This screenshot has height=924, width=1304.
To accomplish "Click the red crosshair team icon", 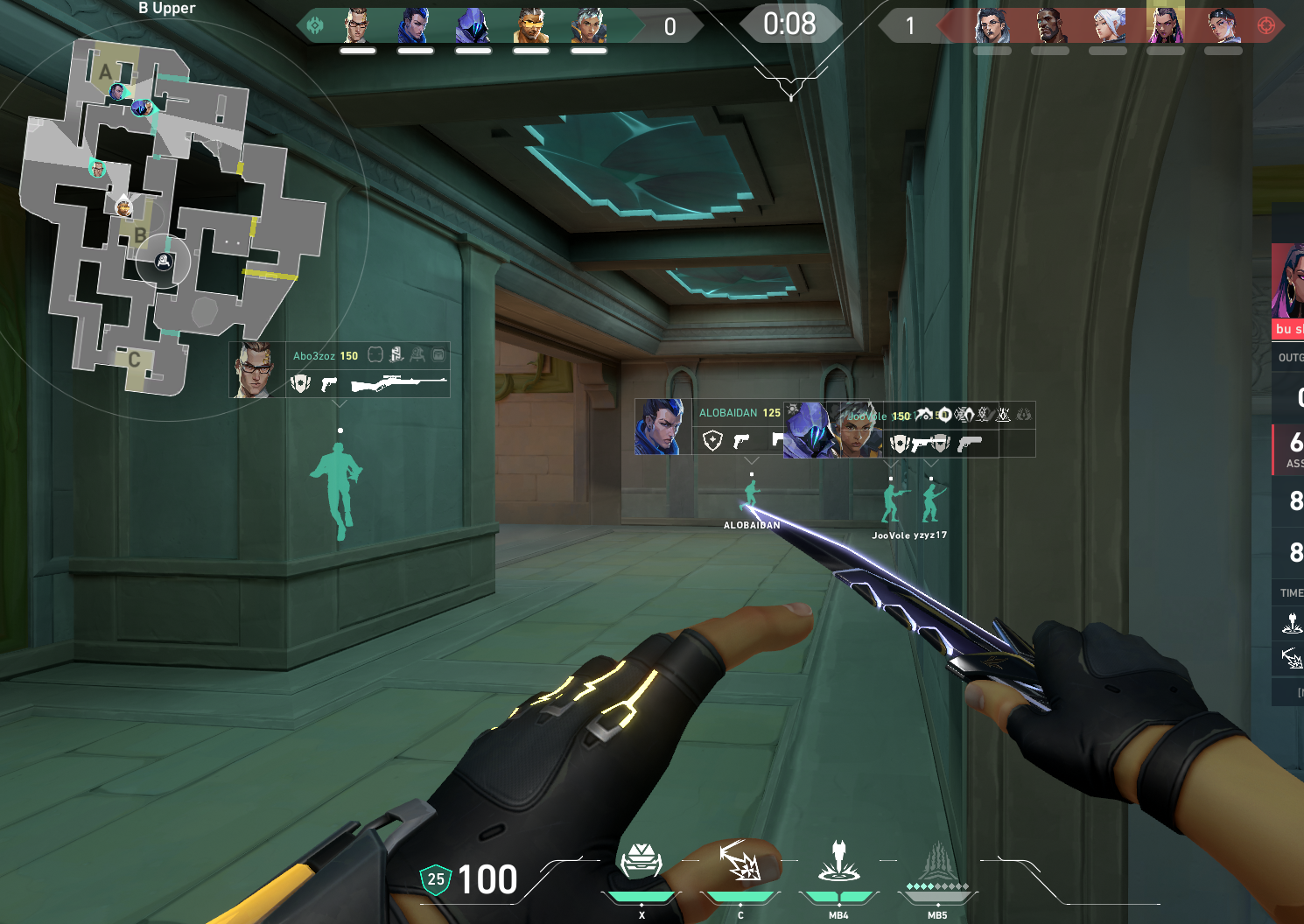I will coord(1265,26).
